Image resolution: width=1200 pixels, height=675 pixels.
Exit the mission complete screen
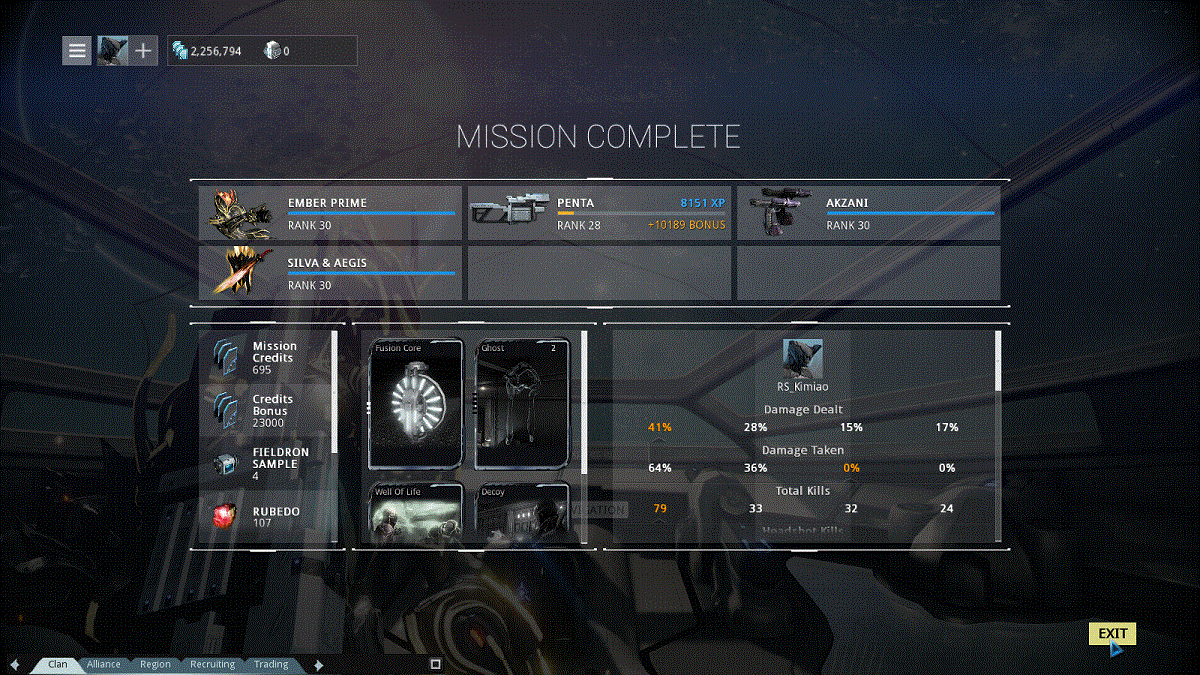click(1112, 634)
